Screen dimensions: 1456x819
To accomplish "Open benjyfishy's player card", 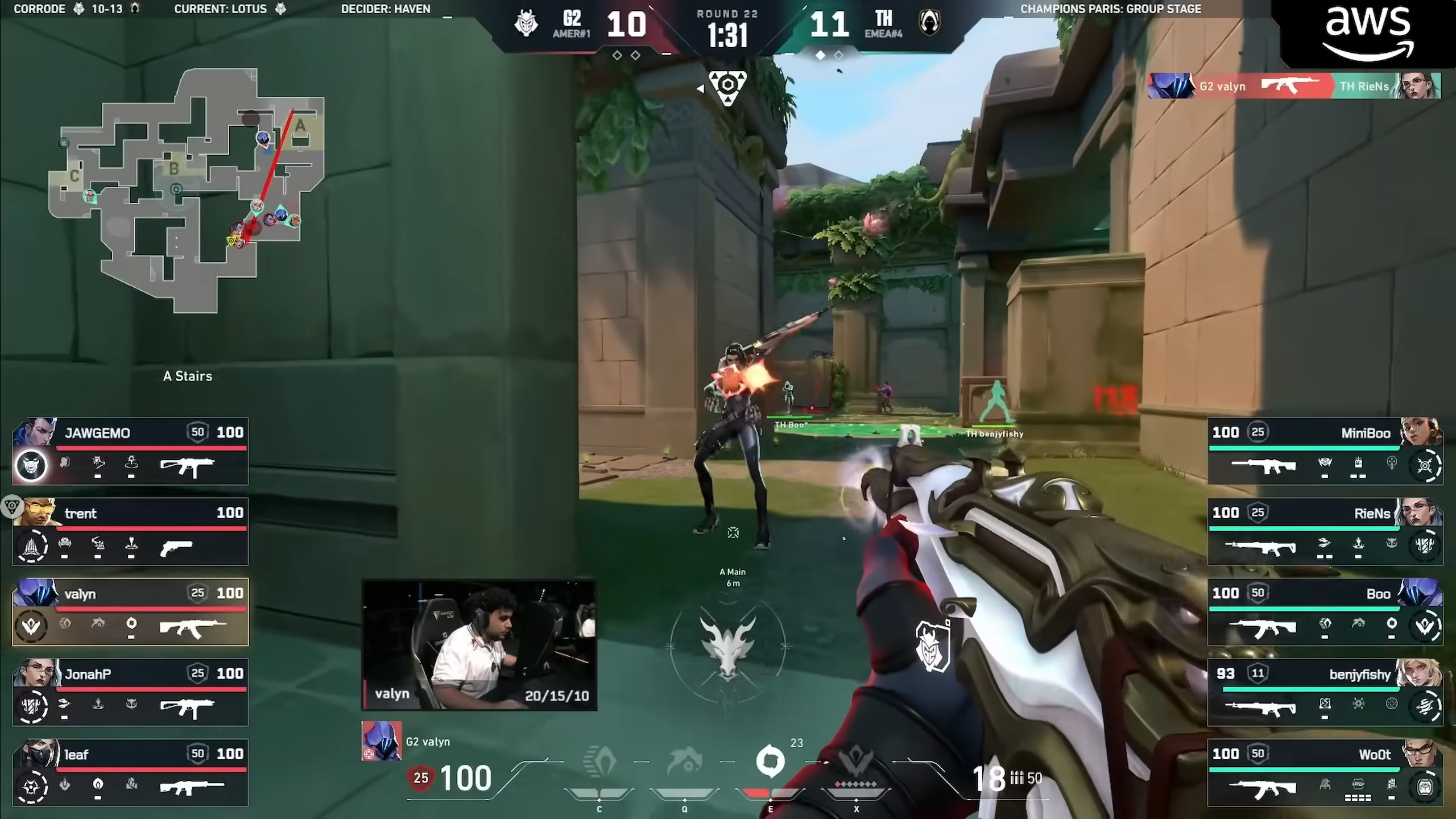I will 1325,692.
